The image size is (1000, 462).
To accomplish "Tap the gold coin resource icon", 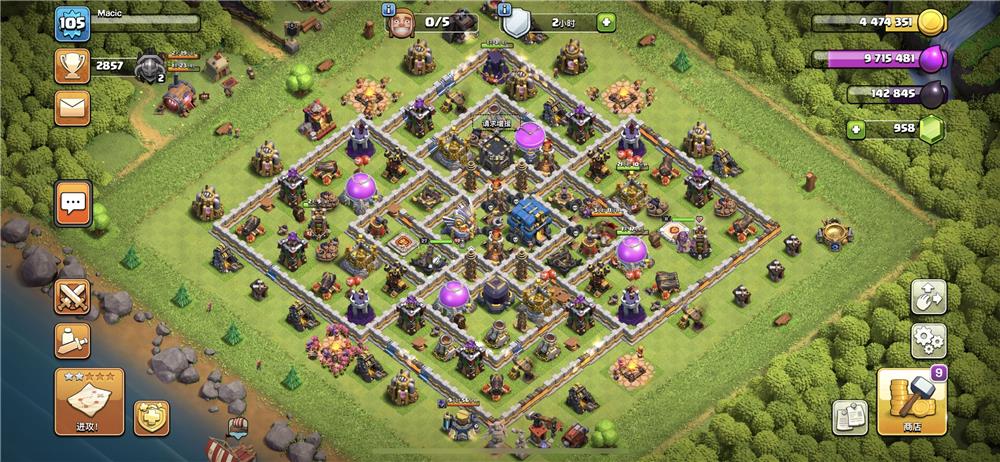I will [931, 22].
